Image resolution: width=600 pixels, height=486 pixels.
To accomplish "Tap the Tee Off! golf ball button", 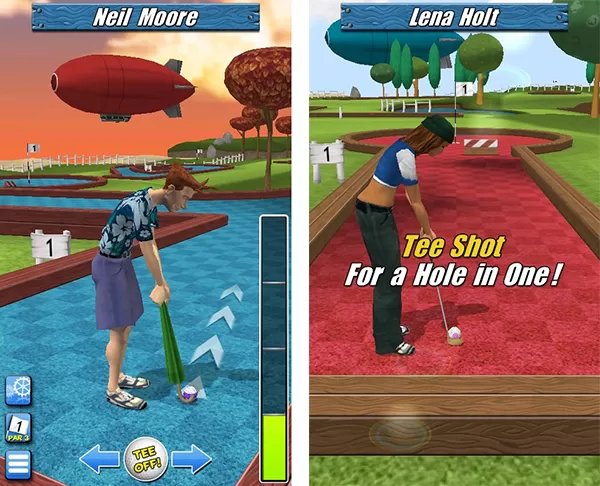I will [x=146, y=459].
